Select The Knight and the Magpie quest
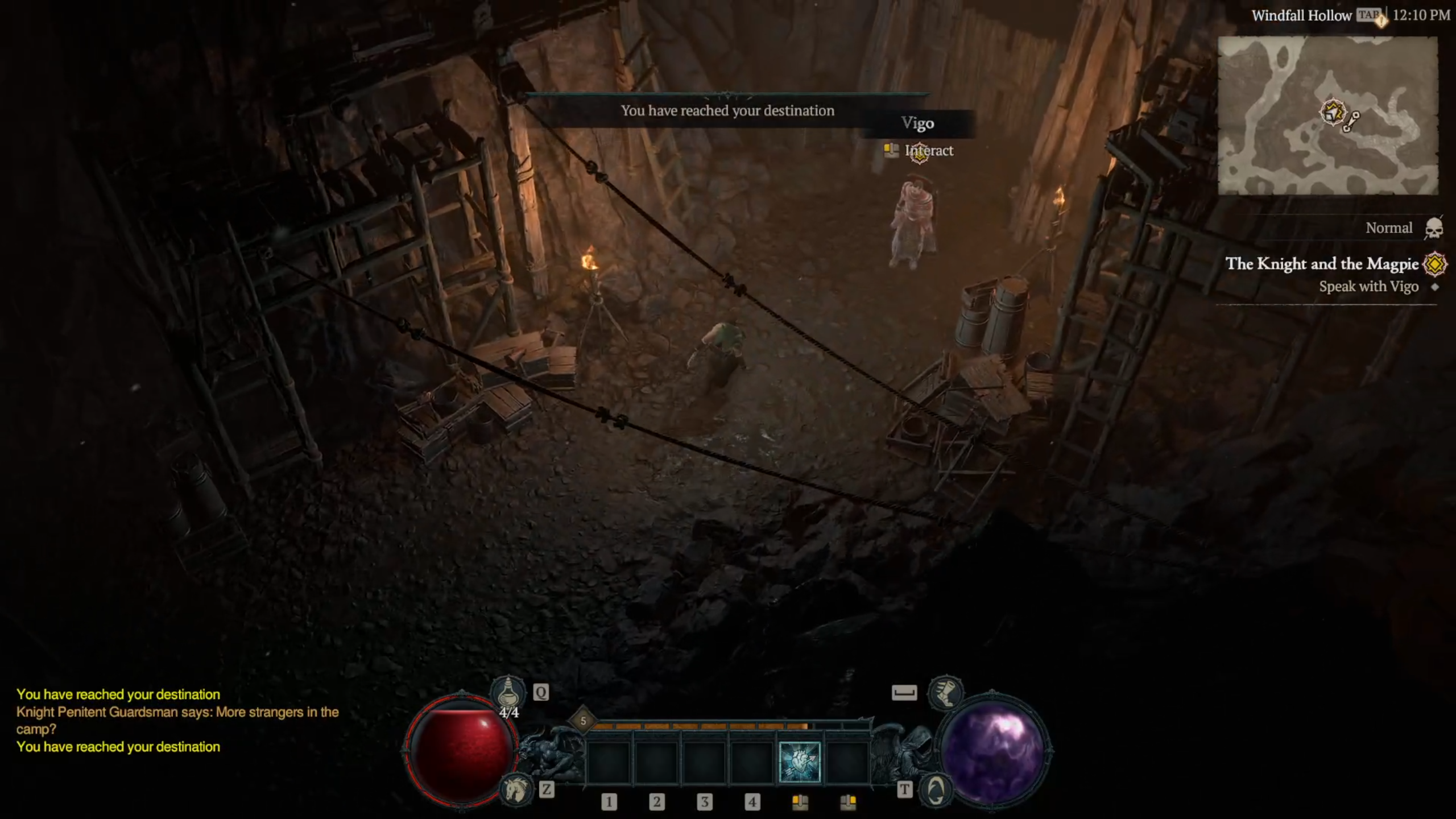 point(1321,264)
